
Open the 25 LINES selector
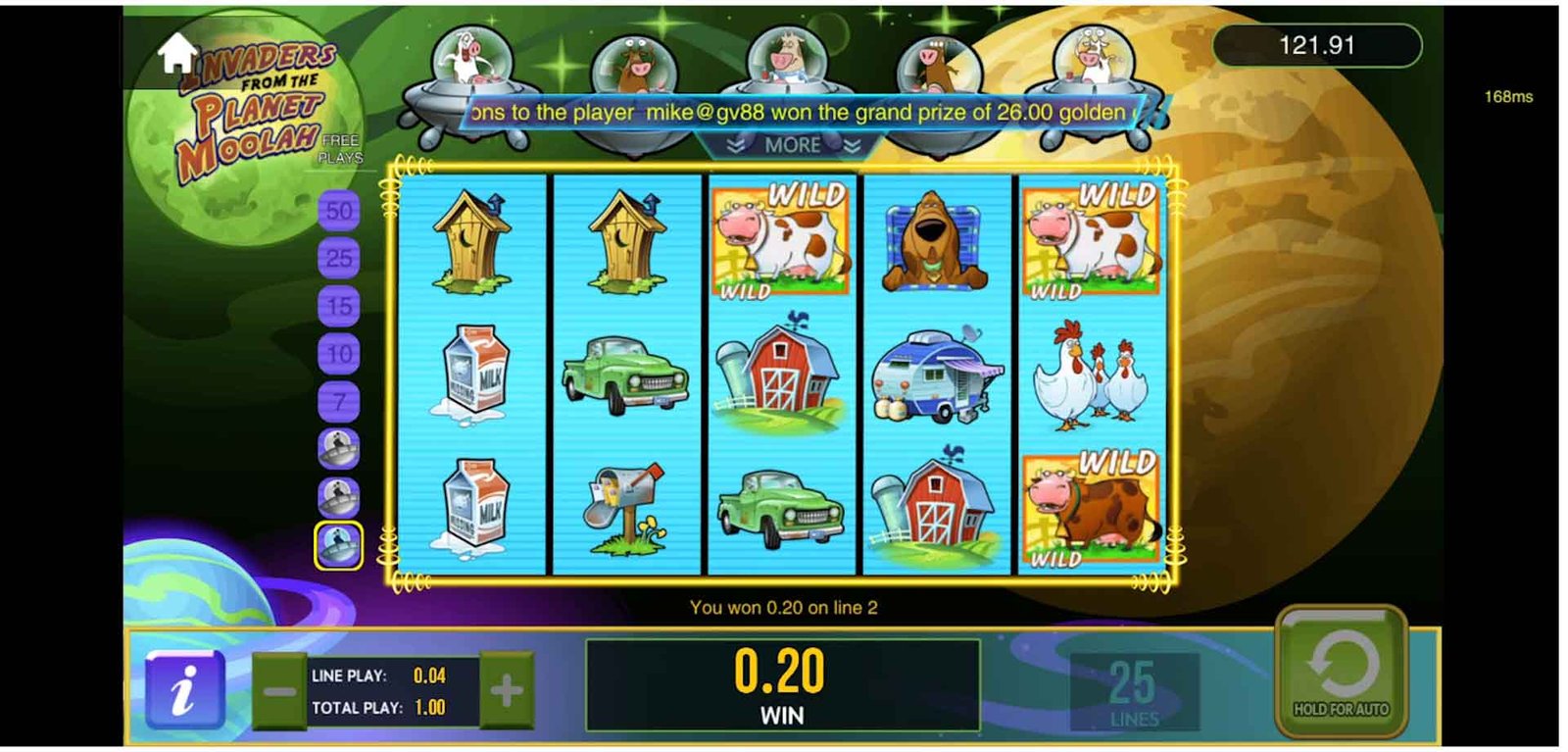pyautogui.click(x=1133, y=692)
